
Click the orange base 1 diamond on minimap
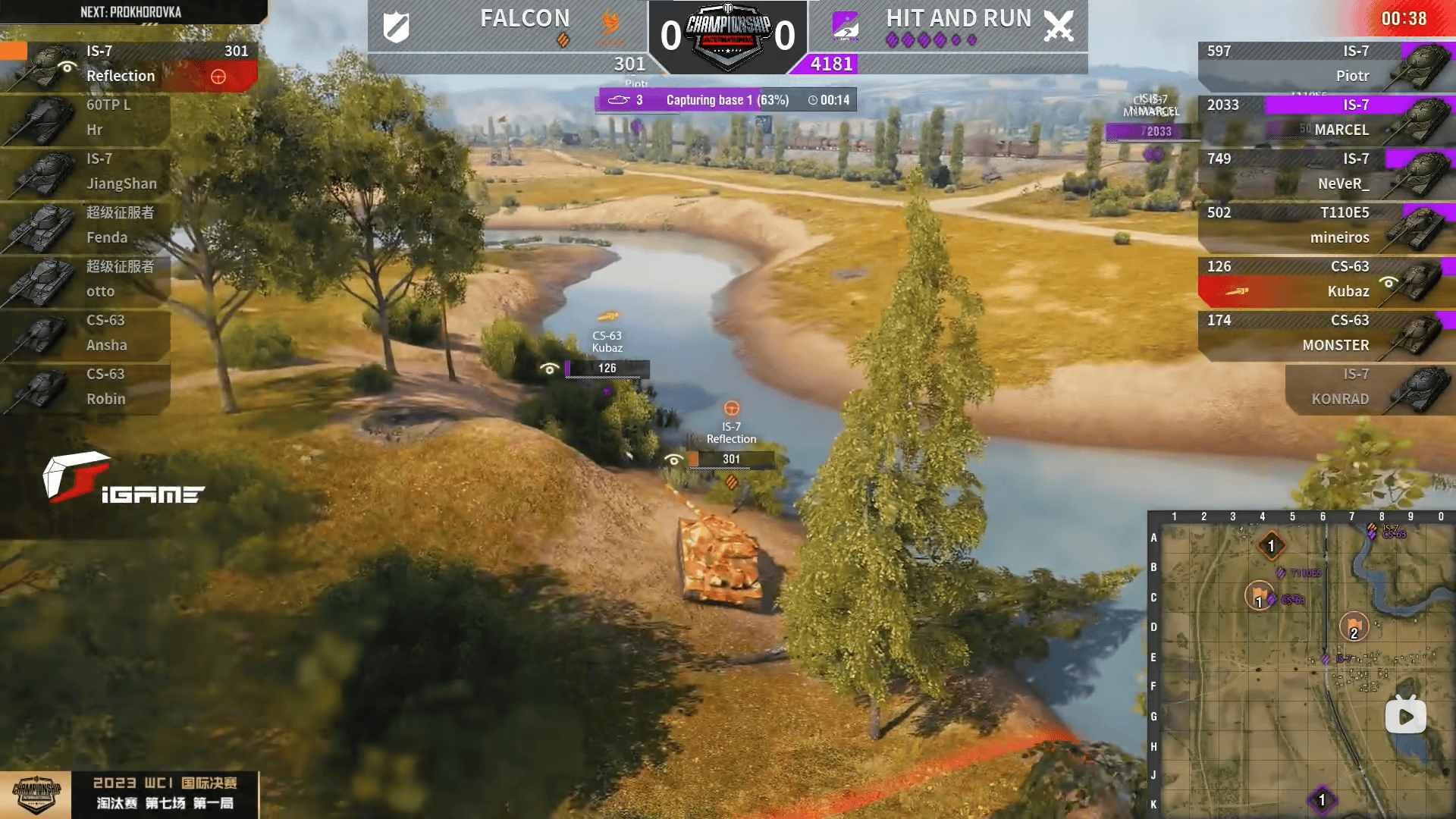click(1271, 545)
